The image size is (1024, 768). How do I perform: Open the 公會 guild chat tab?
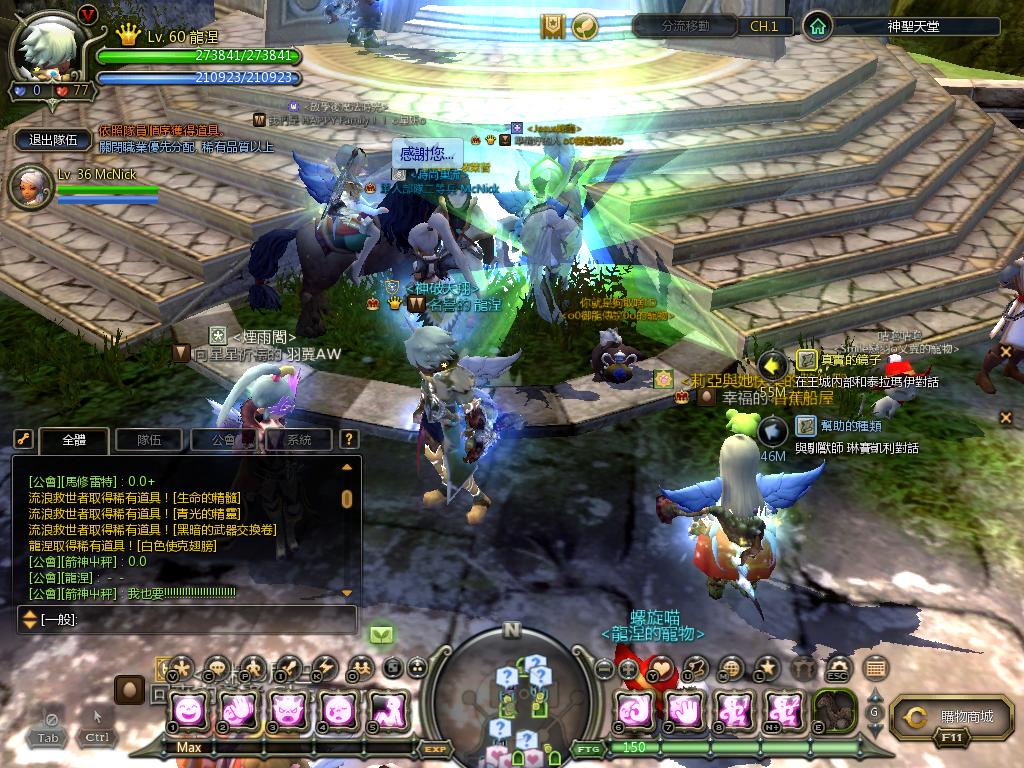coord(222,439)
